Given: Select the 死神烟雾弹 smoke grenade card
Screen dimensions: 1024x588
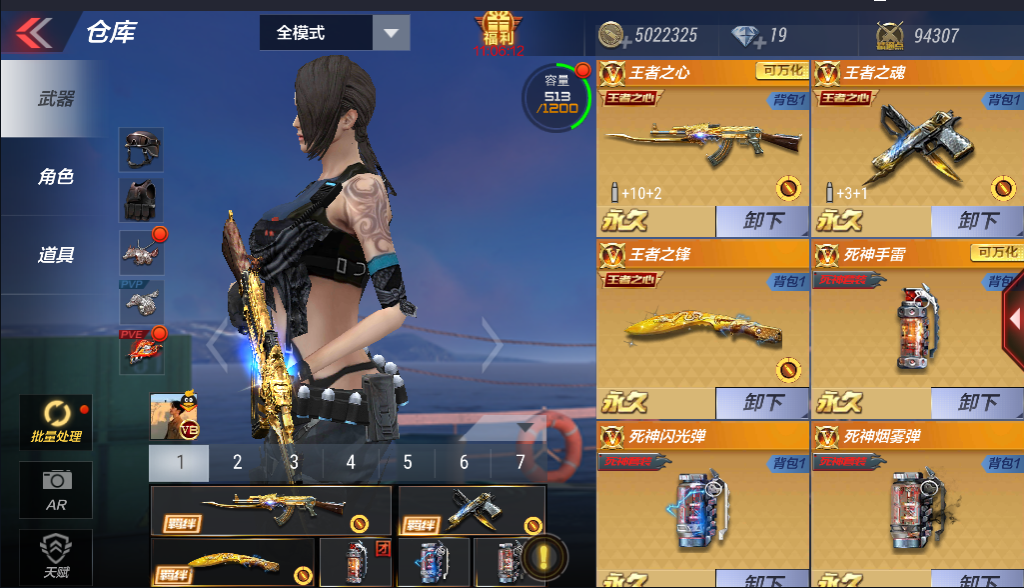Looking at the screenshot, I should pos(917,500).
